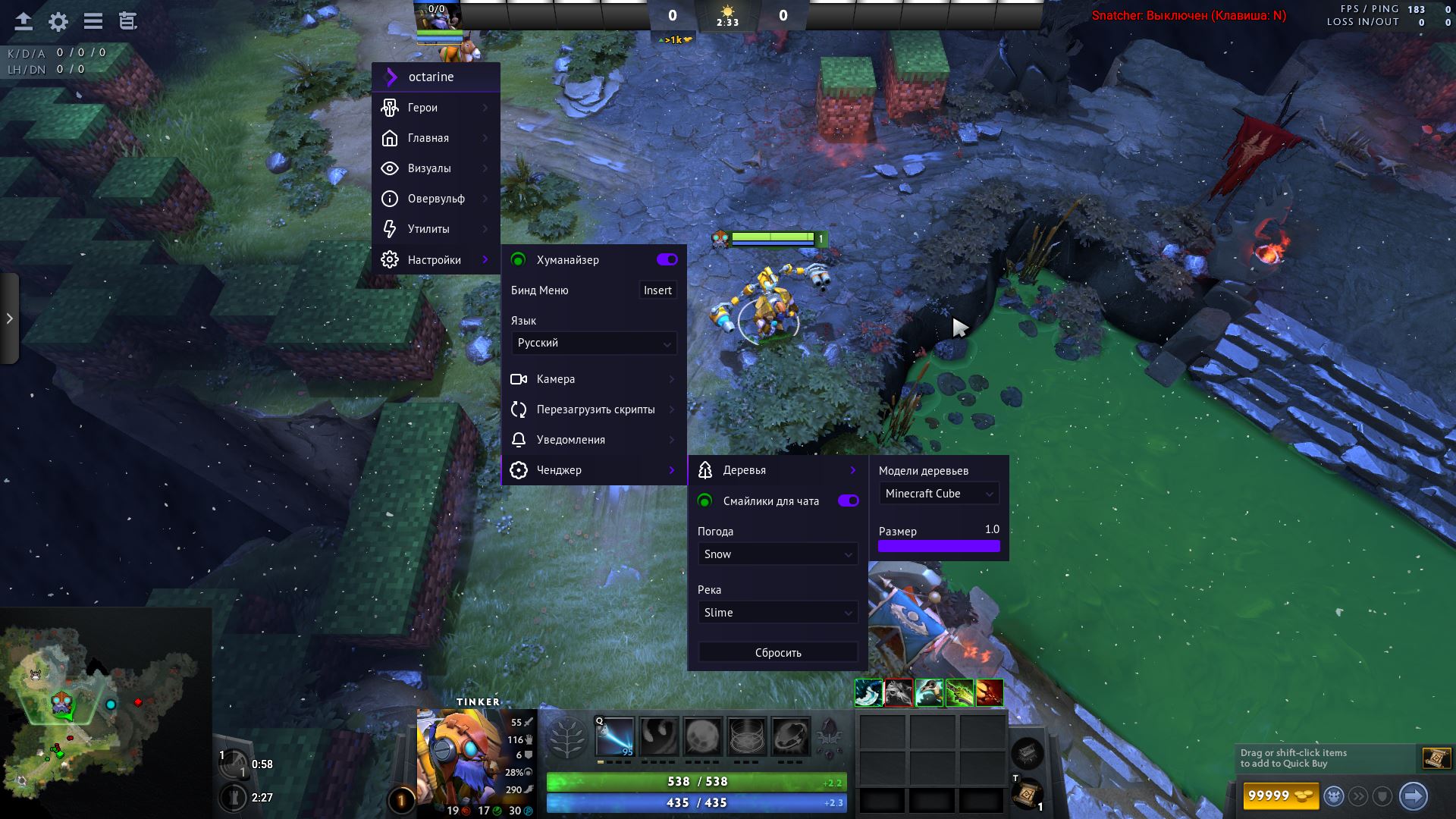Turn off Смайлики для чата
The width and height of the screenshot is (1456, 819).
pyautogui.click(x=849, y=500)
